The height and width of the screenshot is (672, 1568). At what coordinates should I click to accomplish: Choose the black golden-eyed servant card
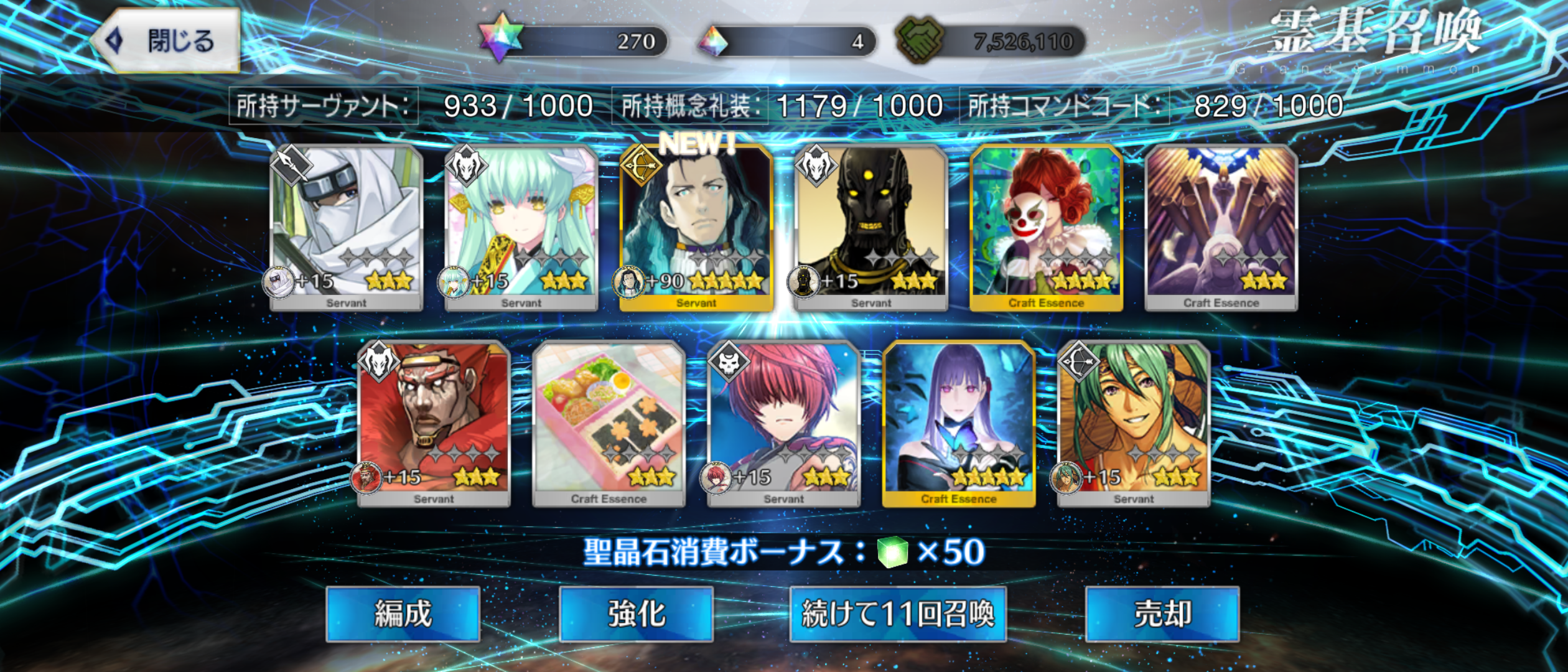tap(871, 227)
